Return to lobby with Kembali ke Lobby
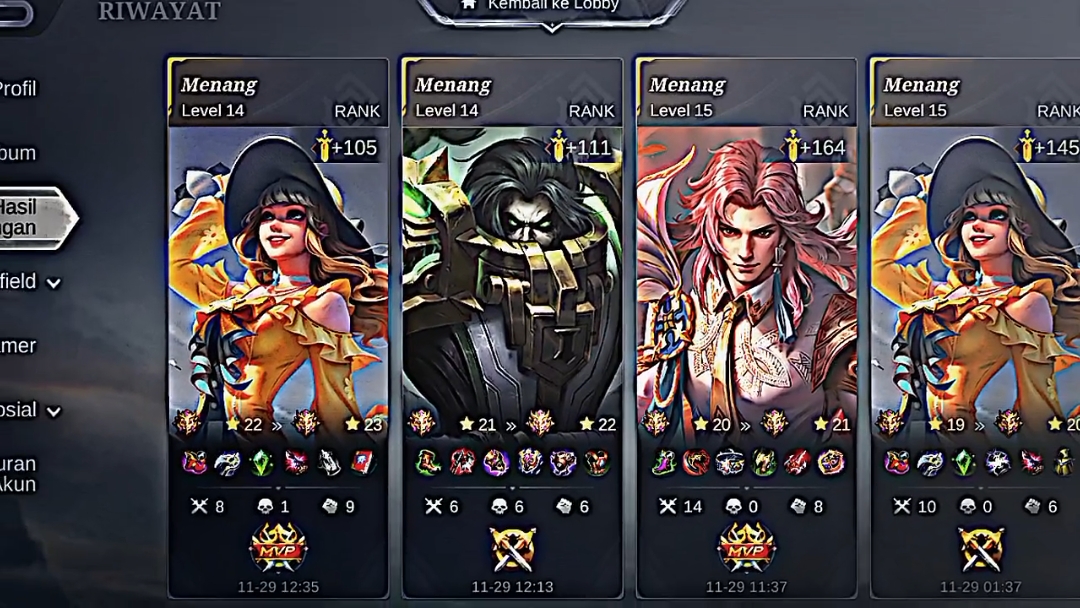This screenshot has width=1080, height=608. [552, 6]
